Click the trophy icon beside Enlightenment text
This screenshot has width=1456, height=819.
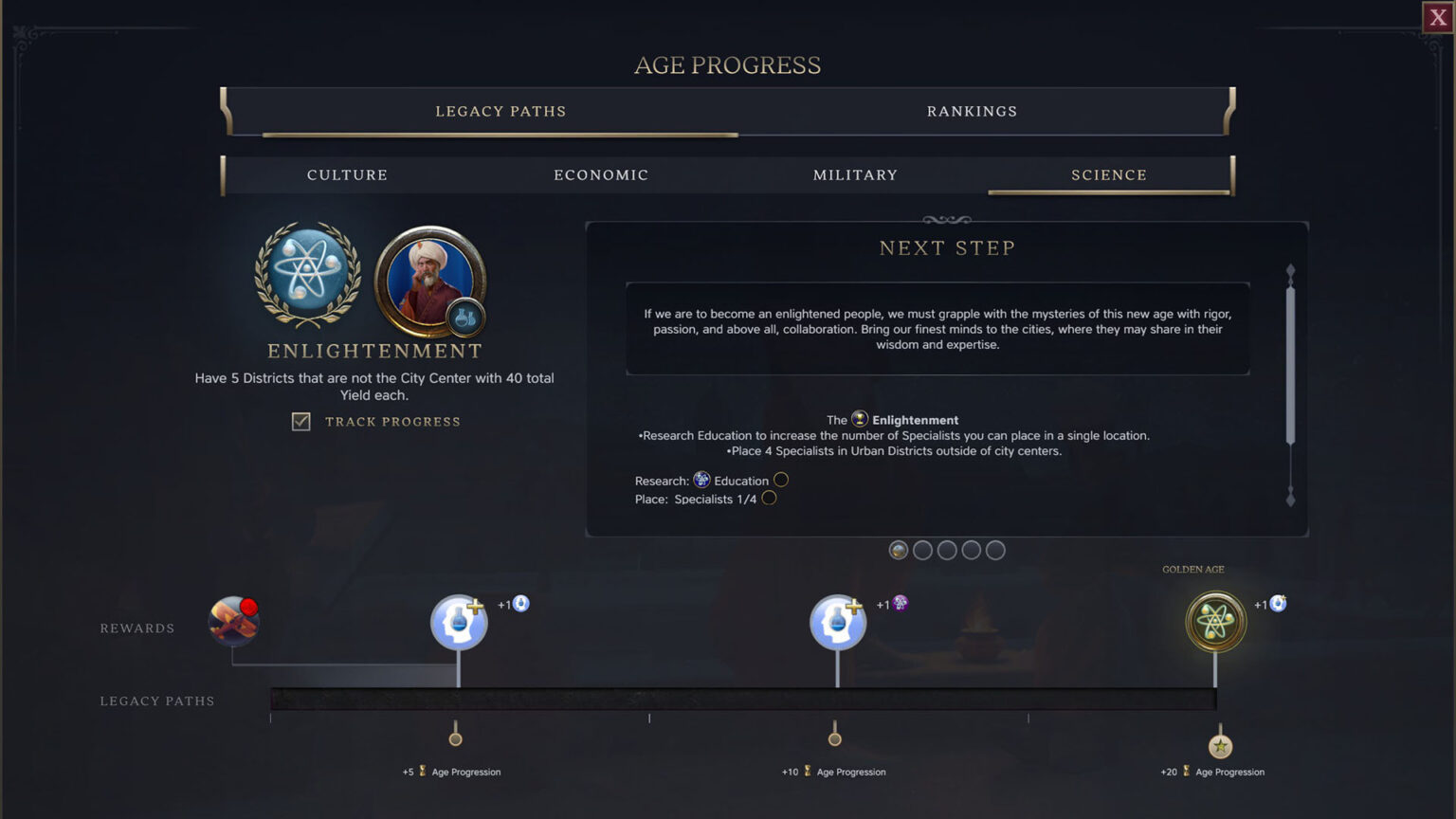click(858, 419)
